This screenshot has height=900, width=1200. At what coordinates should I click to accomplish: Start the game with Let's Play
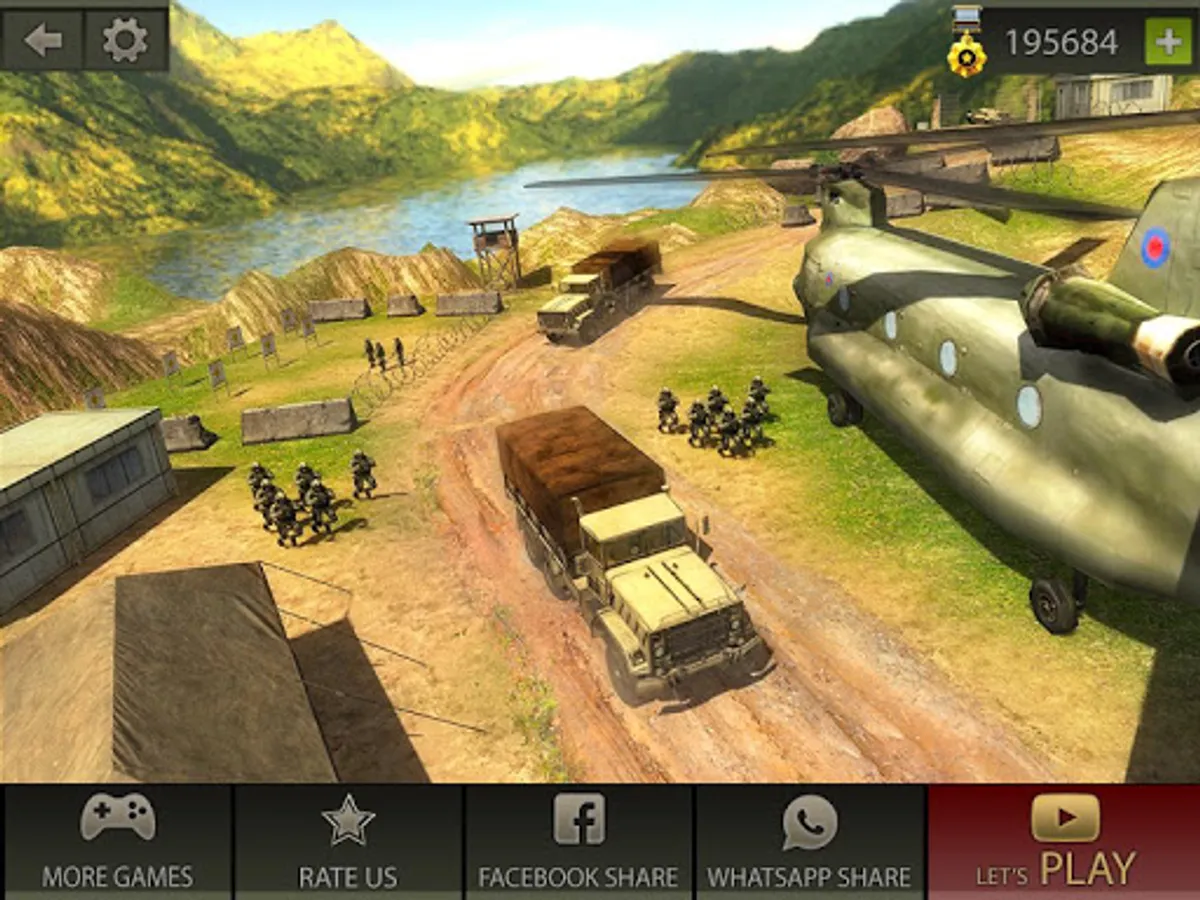[x=1064, y=841]
